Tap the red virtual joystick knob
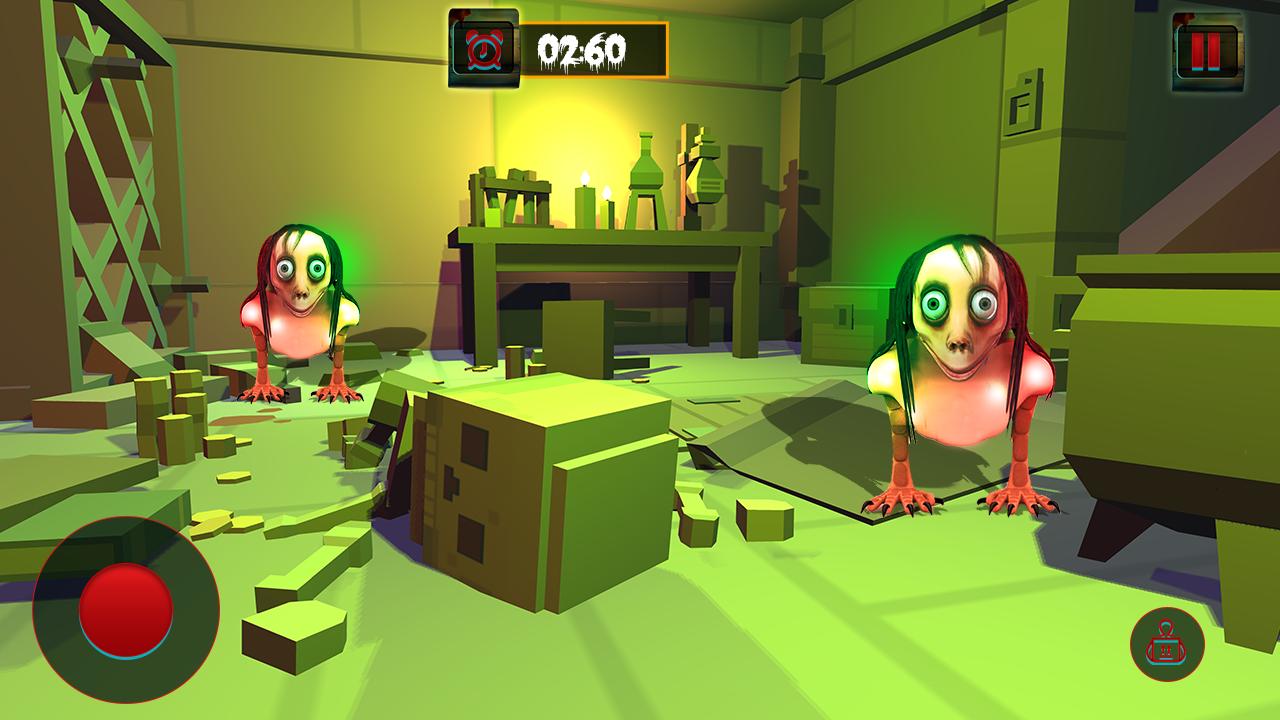 tap(126, 610)
